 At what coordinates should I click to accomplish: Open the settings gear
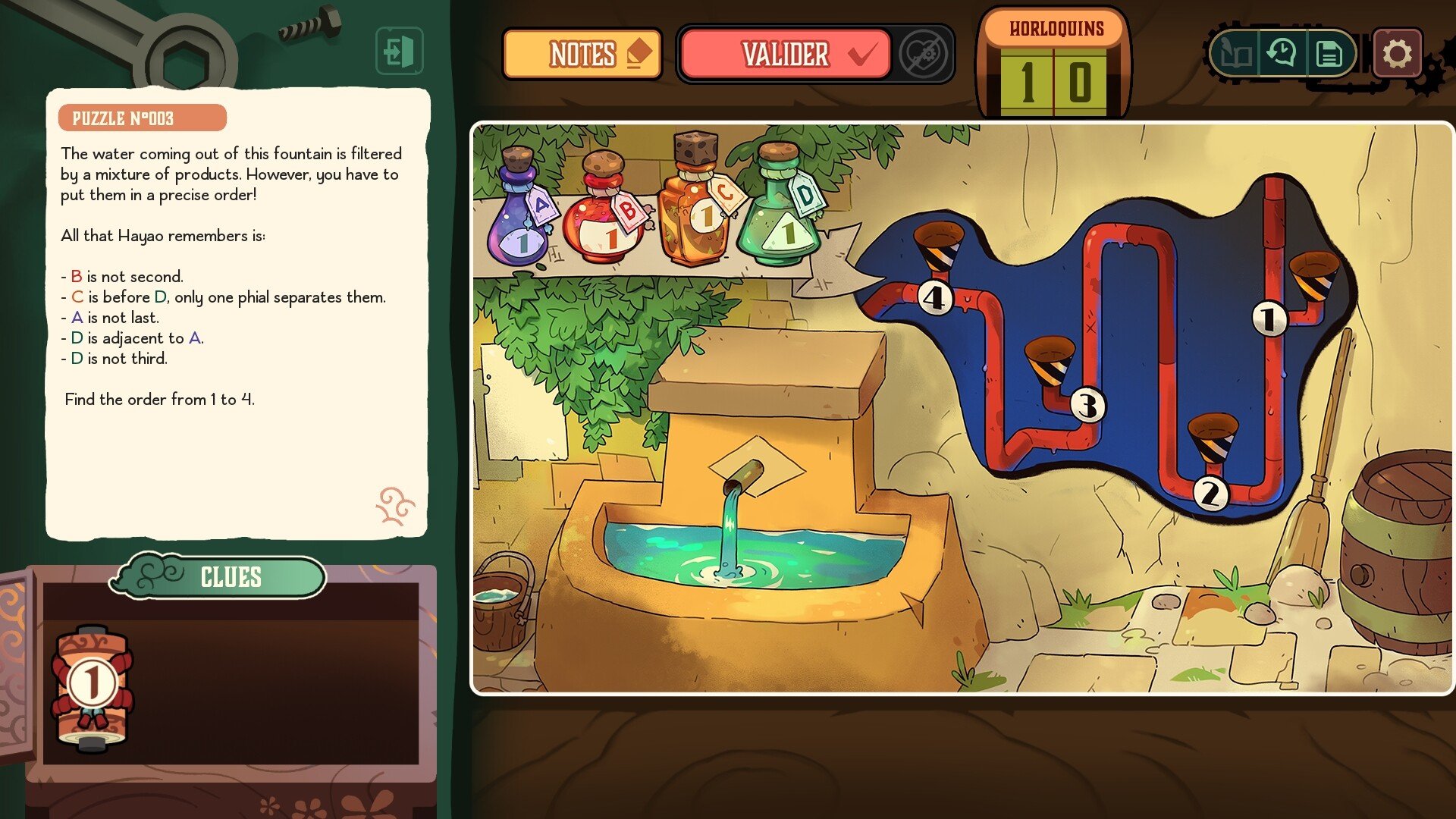click(x=1397, y=54)
